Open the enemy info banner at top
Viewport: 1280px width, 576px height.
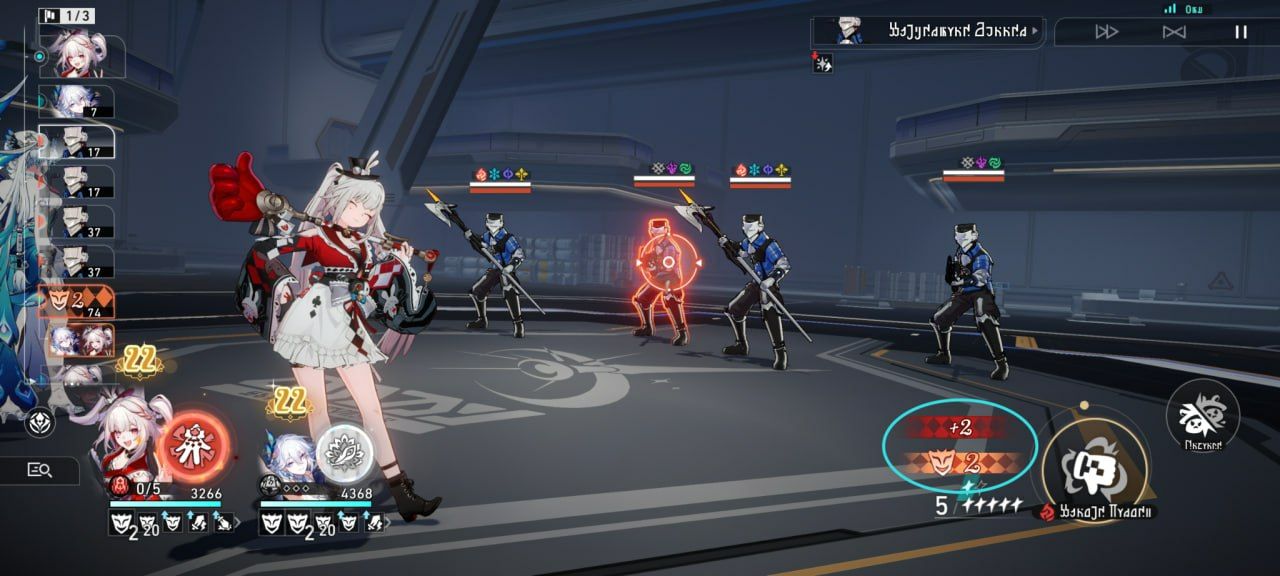point(926,32)
